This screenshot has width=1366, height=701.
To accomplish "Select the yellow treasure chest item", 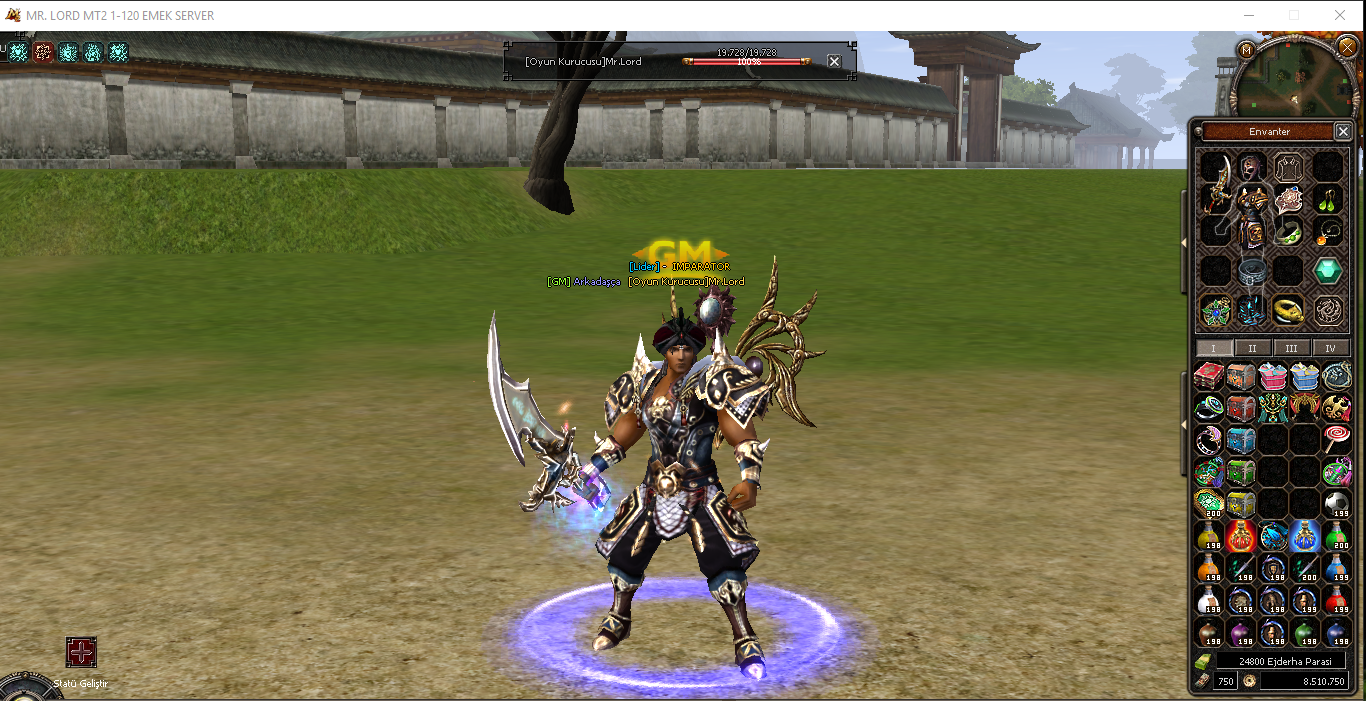I will [1241, 503].
